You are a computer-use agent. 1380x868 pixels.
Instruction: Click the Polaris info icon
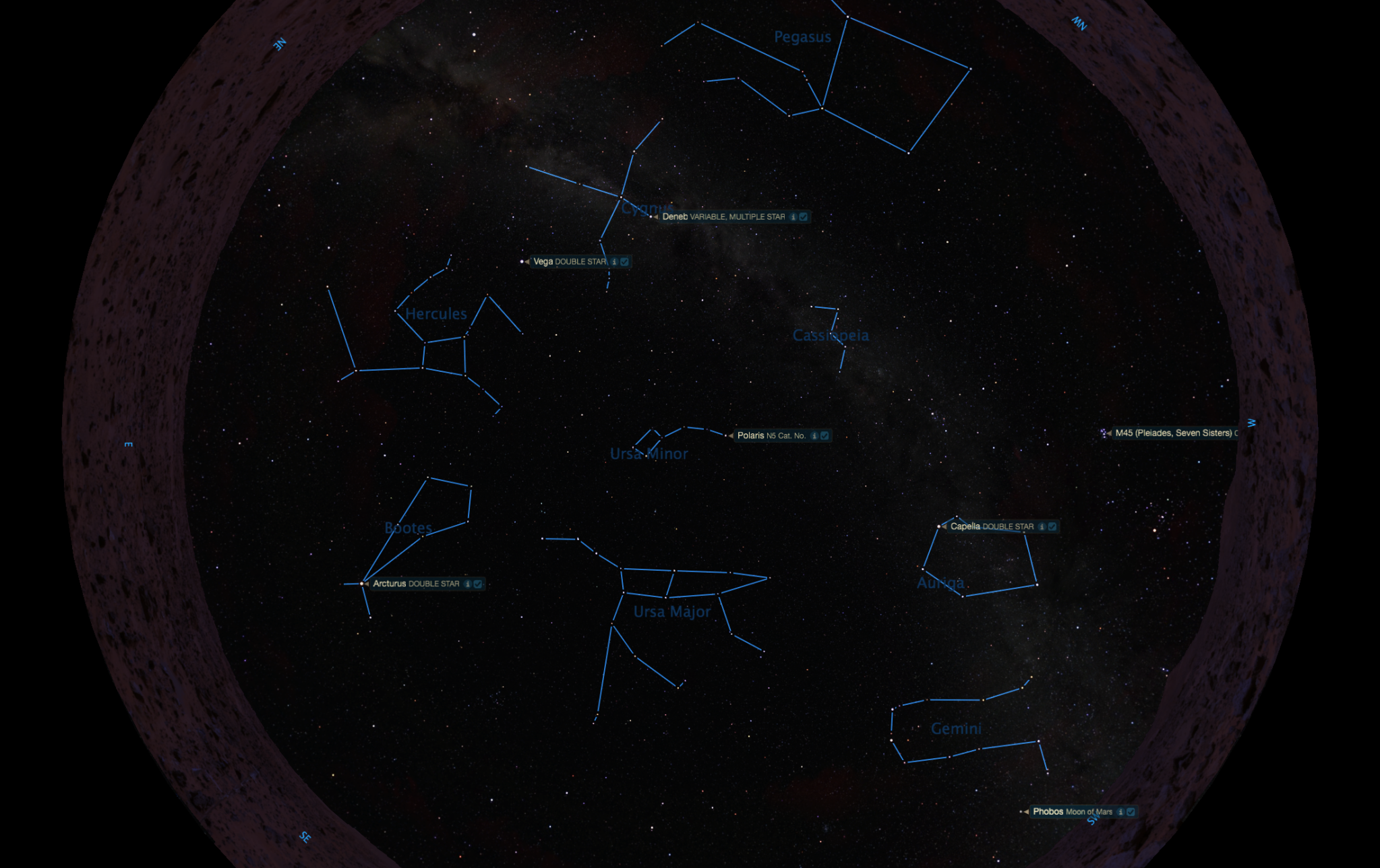click(814, 436)
